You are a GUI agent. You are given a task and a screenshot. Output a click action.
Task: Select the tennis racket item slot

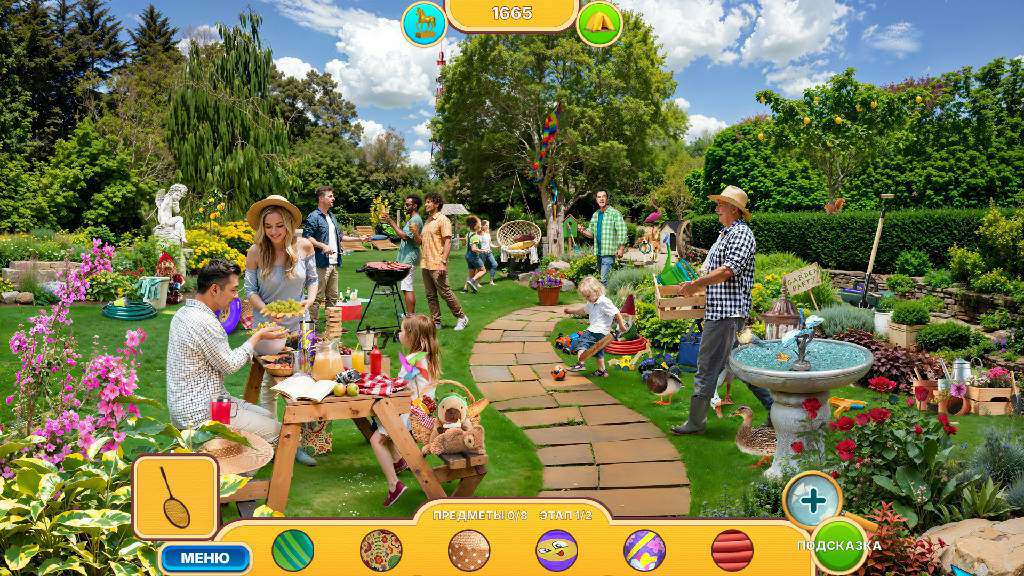coord(176,497)
